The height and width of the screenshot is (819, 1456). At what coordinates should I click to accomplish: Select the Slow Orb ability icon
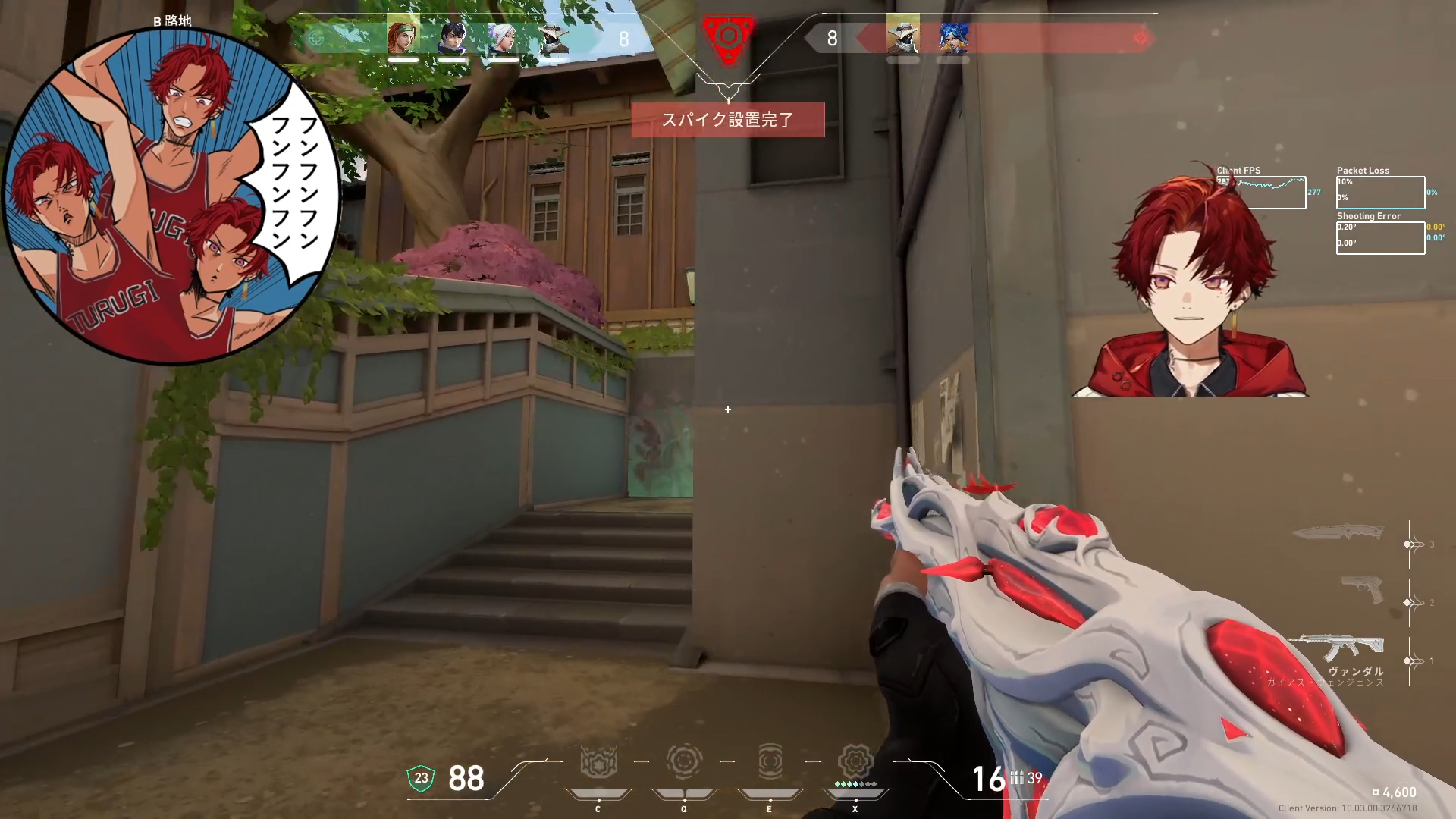pos(684,762)
